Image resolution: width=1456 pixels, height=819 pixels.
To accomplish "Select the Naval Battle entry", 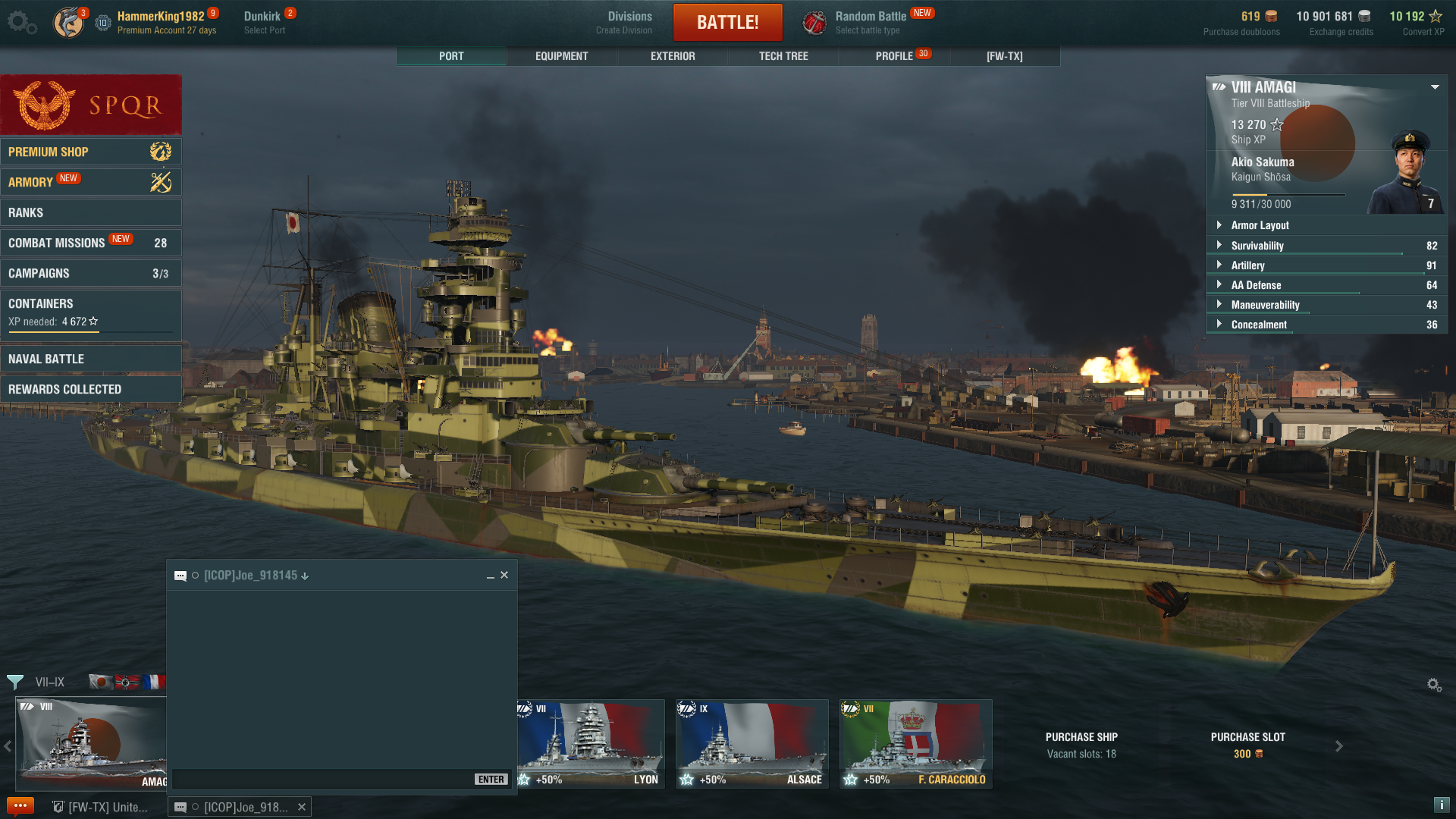I will [90, 359].
